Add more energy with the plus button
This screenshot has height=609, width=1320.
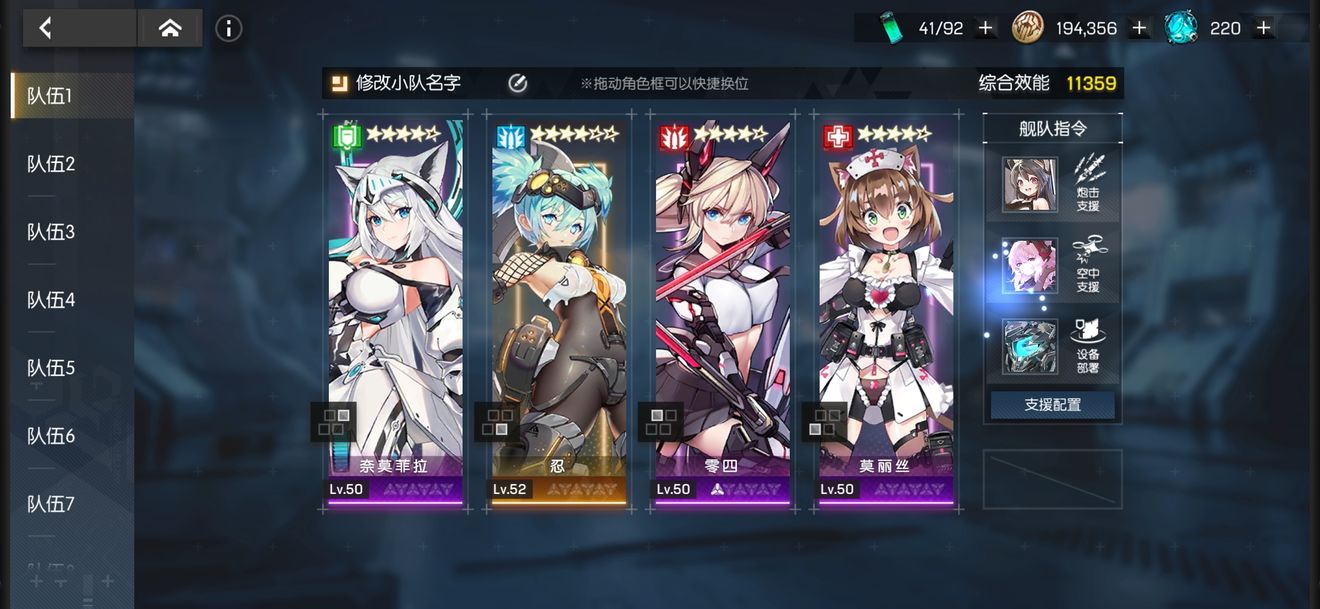986,28
